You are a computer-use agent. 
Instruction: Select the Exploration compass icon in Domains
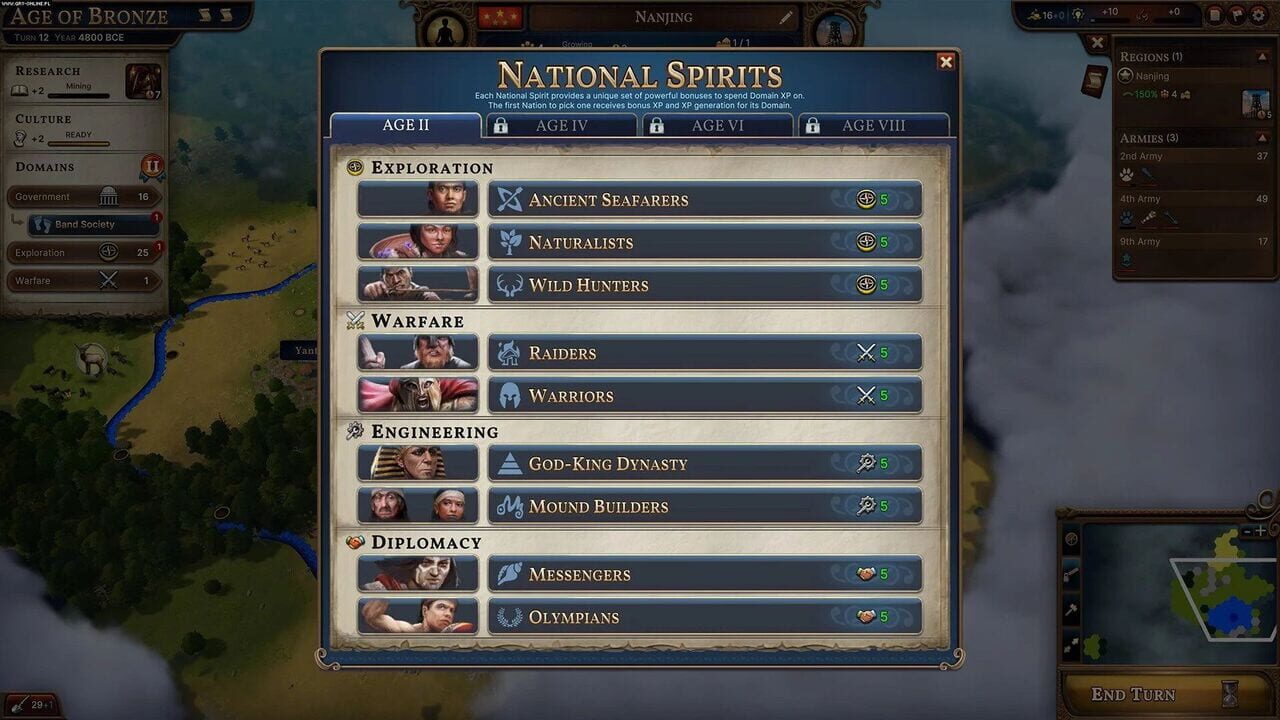(108, 251)
